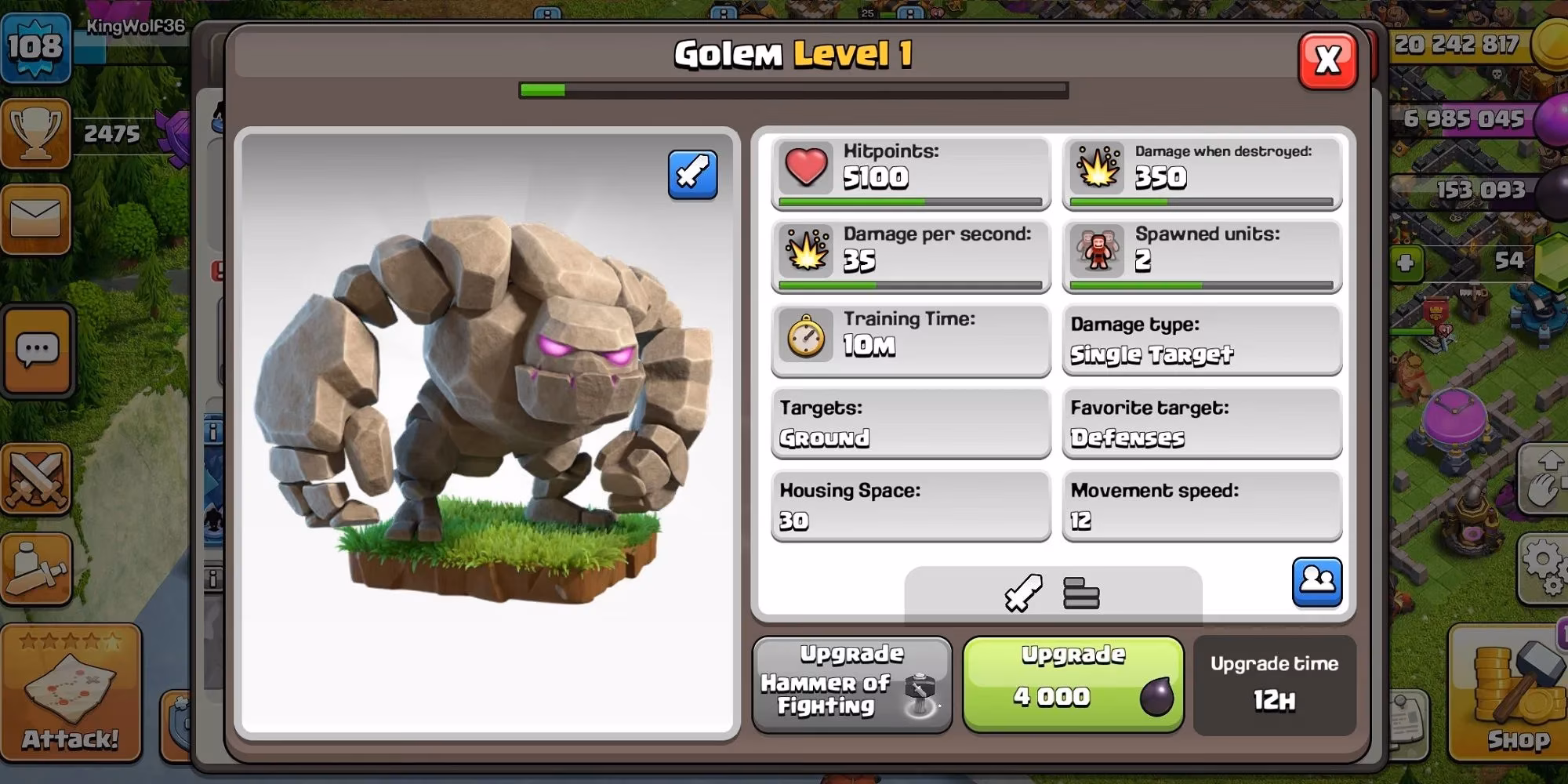The width and height of the screenshot is (1568, 784).
Task: Click the Golem upgrade progress bar under the title
Action: tap(793, 90)
